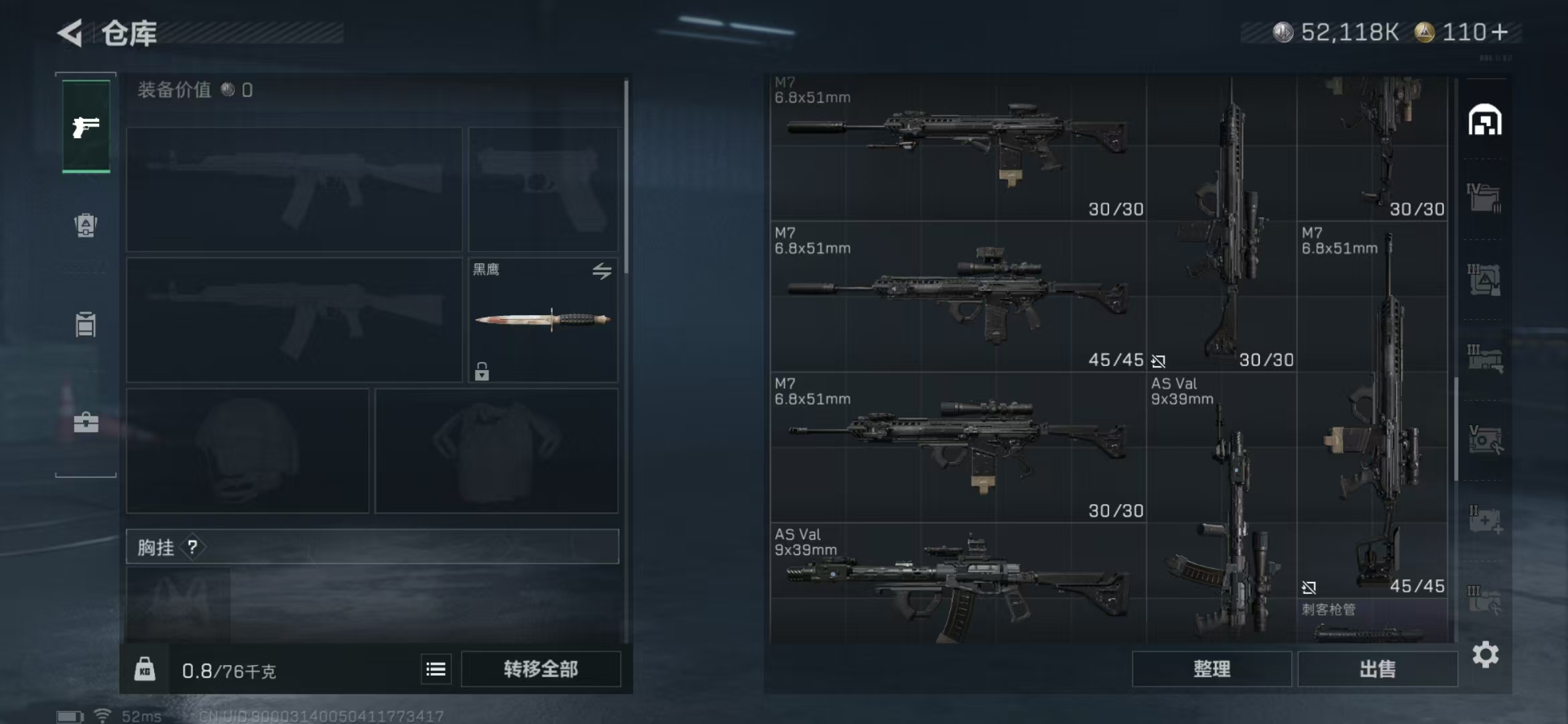Switch to the backpack tab
The image size is (1568, 724).
tap(86, 225)
